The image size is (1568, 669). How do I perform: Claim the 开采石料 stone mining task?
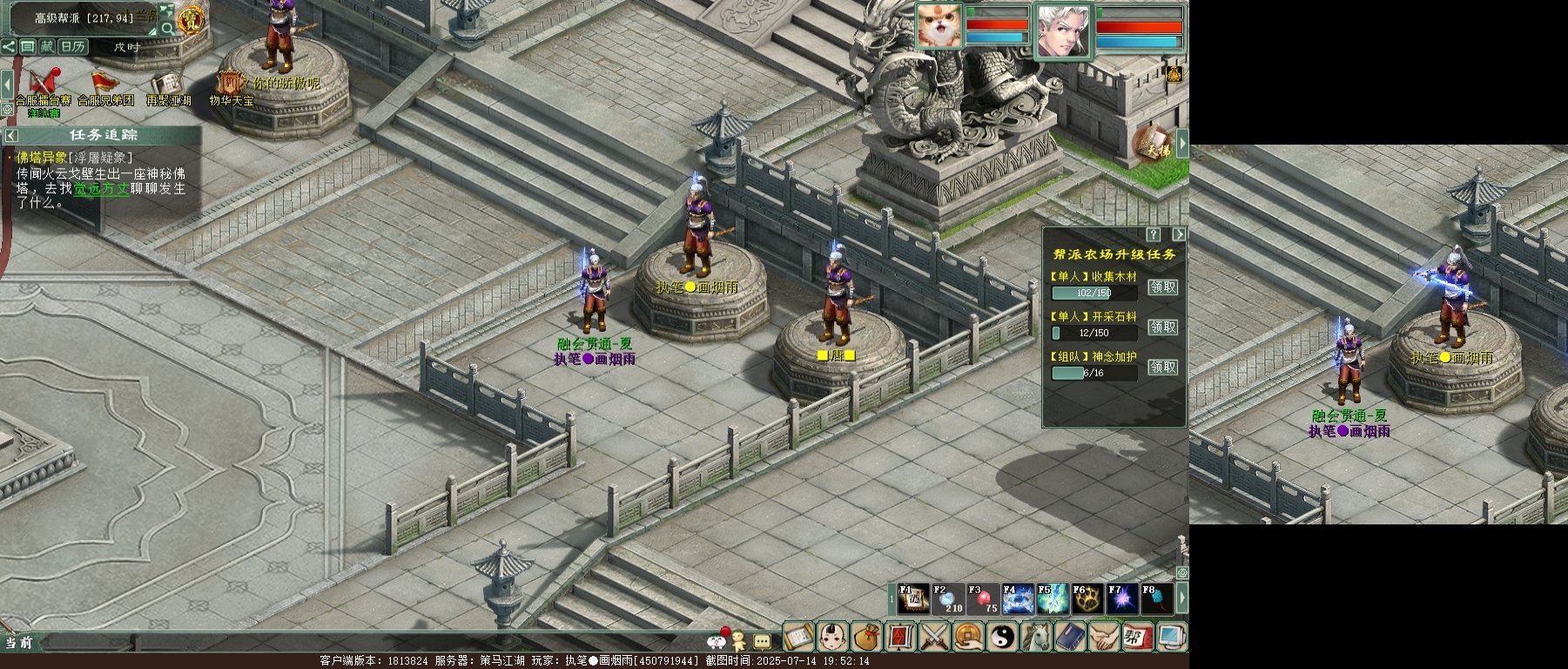pos(1163,328)
